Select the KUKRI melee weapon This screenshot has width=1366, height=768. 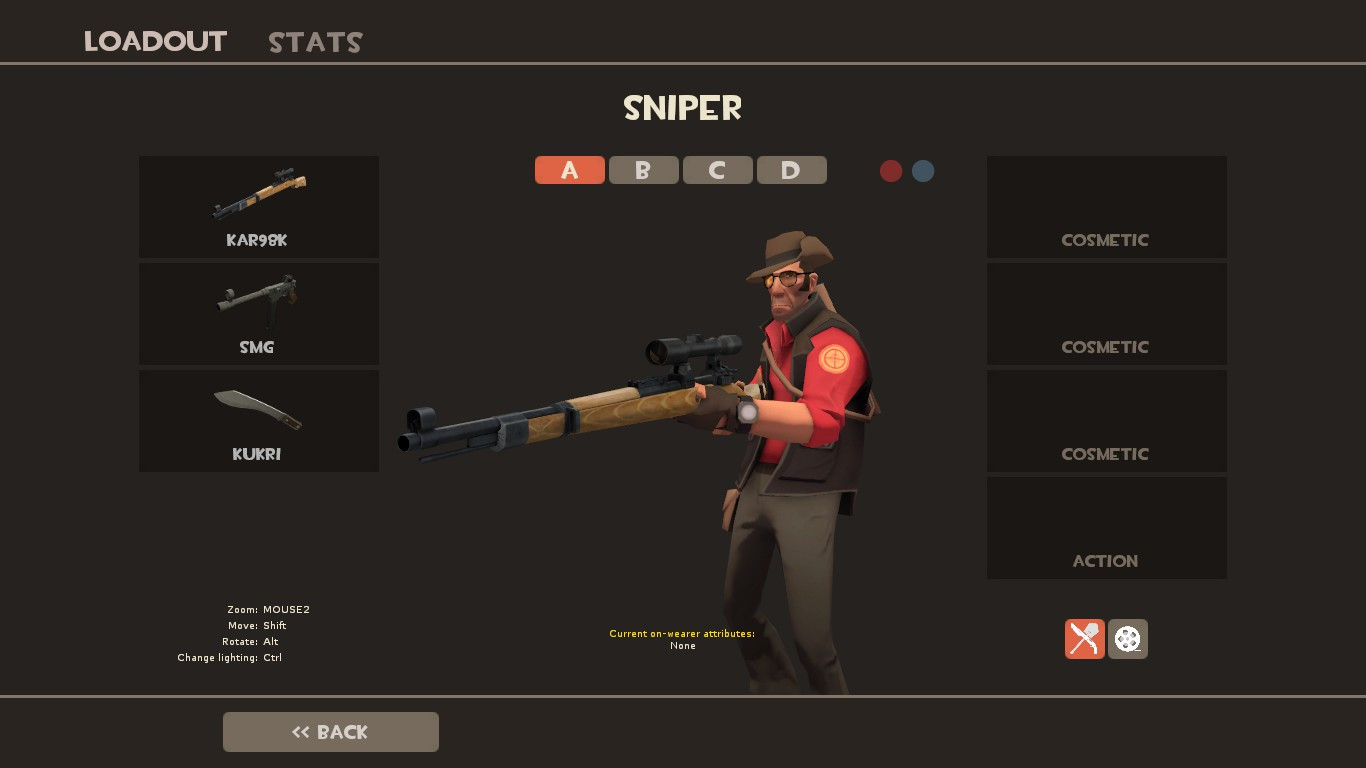click(x=258, y=420)
